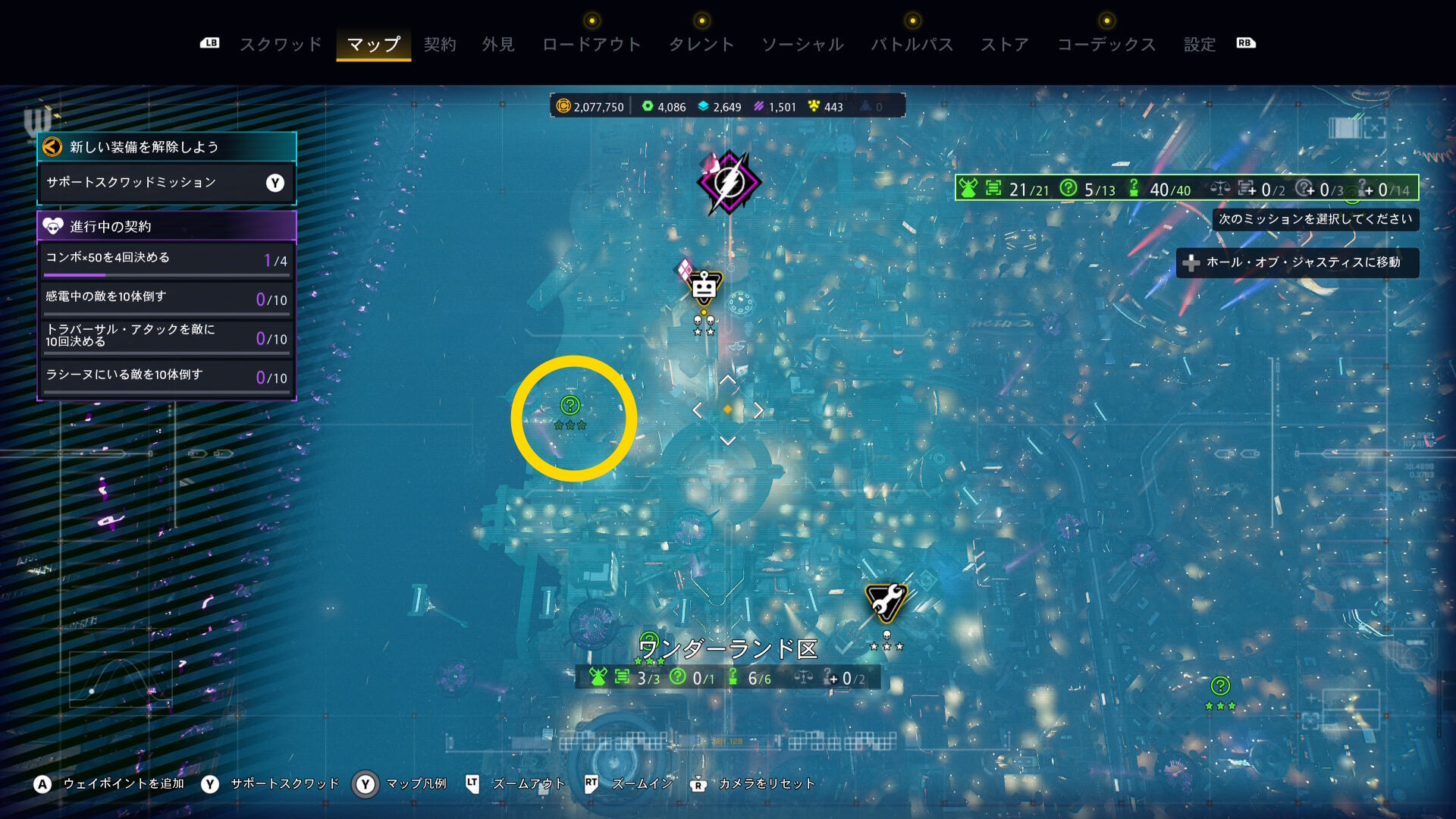The image size is (1456, 819).
Task: Open the 設定 tab
Action: tap(1200, 45)
